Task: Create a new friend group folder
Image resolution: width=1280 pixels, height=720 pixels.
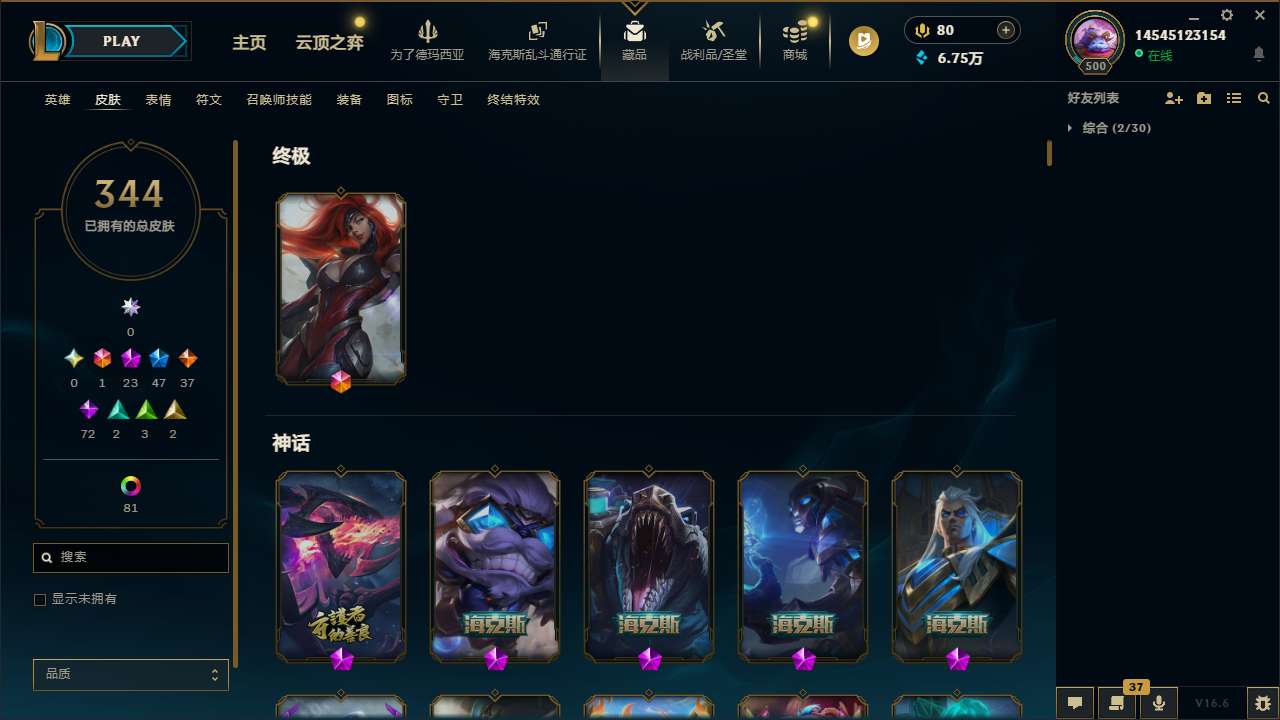Action: (x=1204, y=98)
